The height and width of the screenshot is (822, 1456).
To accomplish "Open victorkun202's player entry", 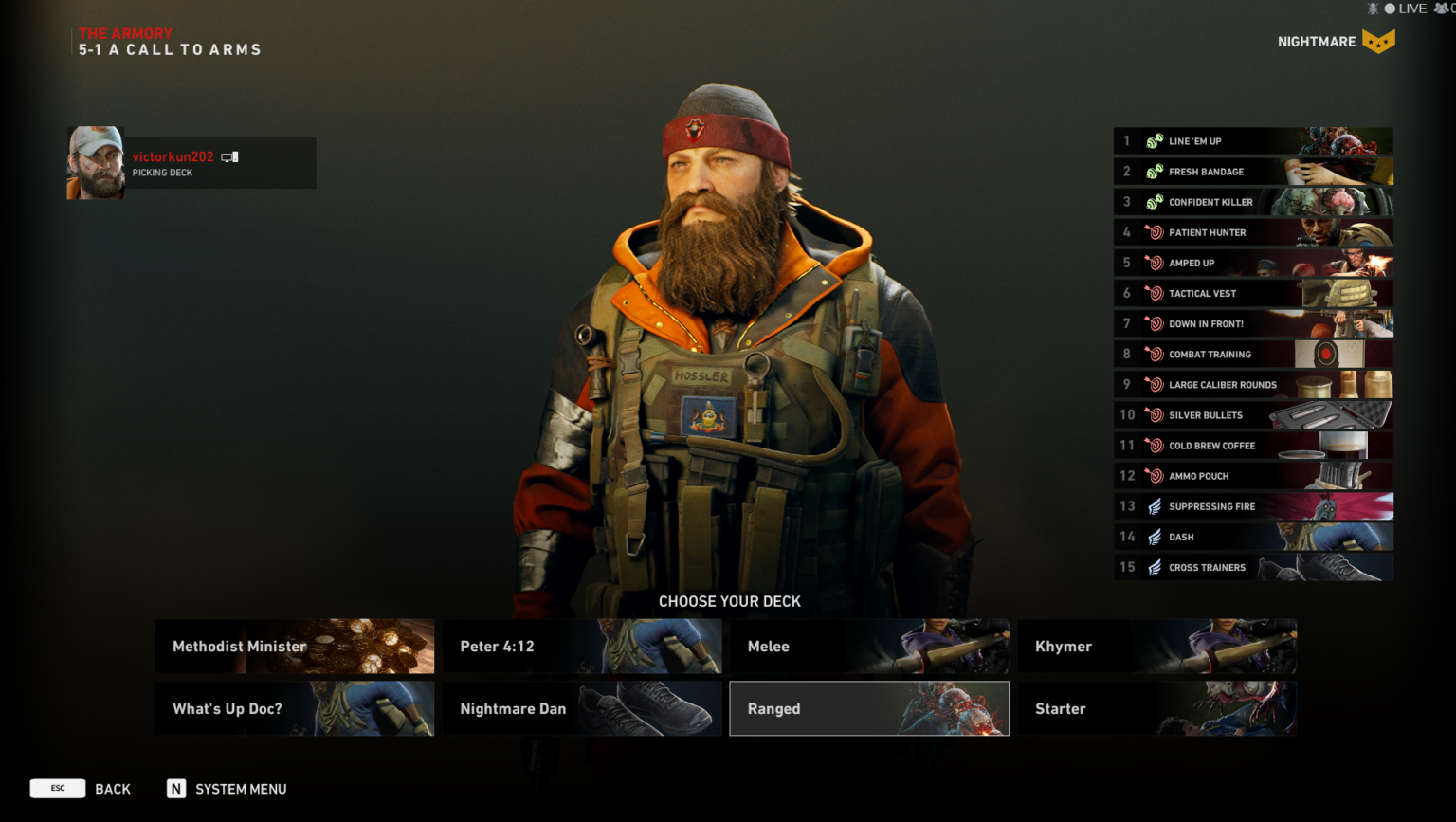I will point(191,163).
